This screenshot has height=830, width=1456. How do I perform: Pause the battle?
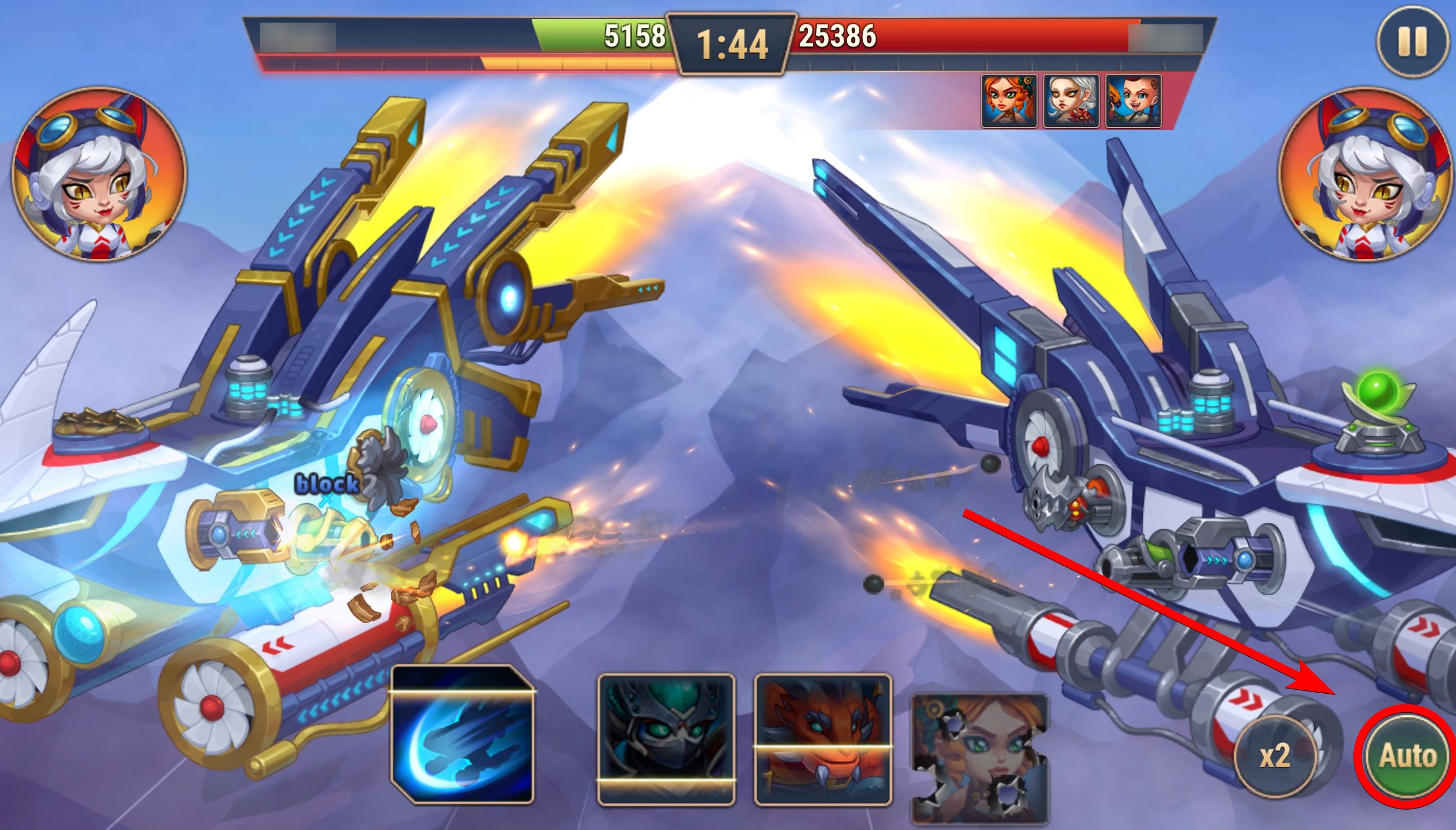click(x=1411, y=42)
